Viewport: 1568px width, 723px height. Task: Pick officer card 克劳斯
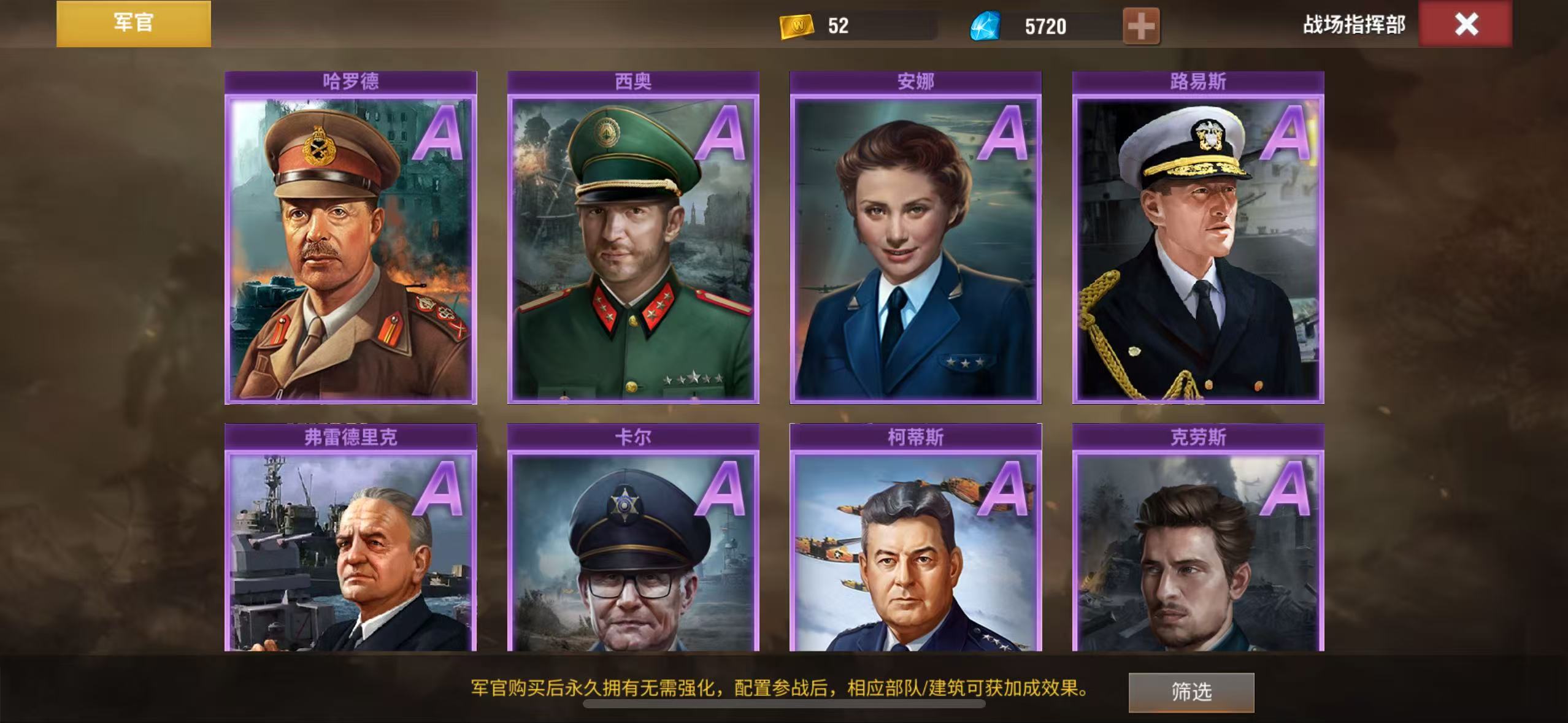(x=1197, y=546)
